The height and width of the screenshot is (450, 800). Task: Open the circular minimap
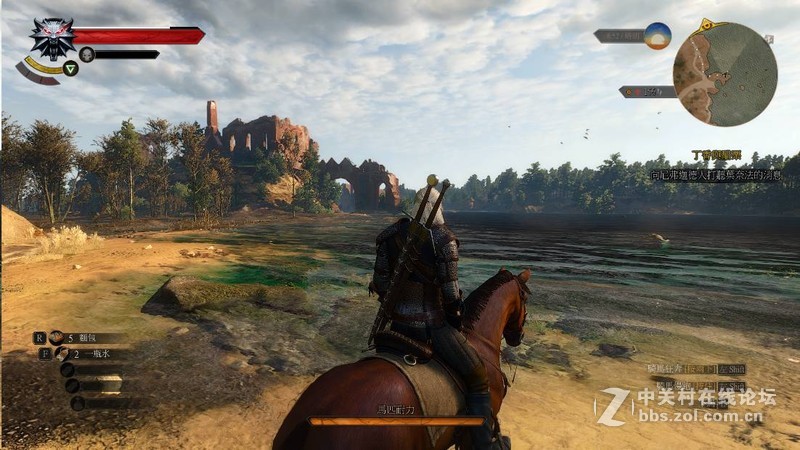pos(725,73)
